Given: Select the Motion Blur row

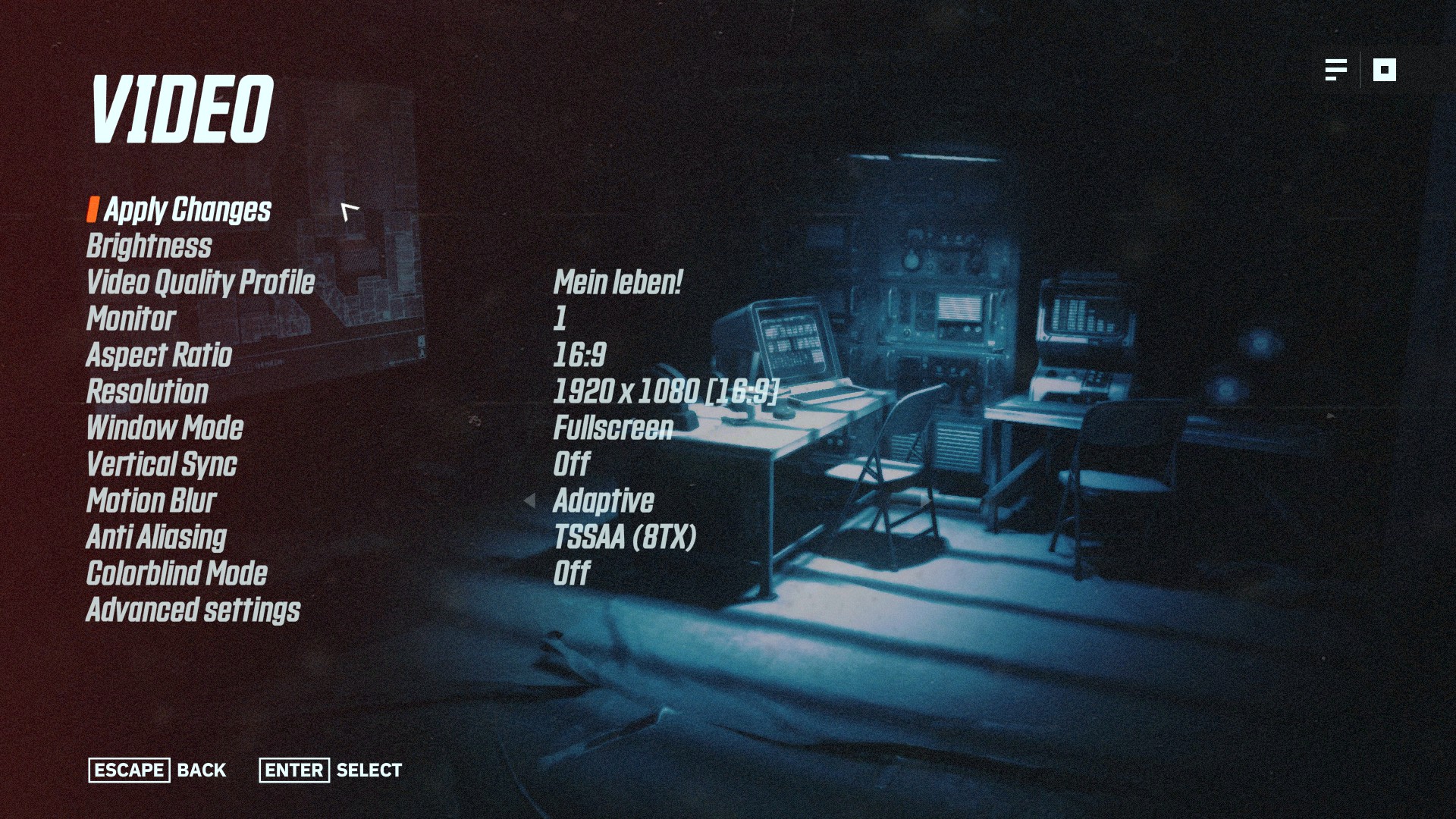Looking at the screenshot, I should coord(151,501).
